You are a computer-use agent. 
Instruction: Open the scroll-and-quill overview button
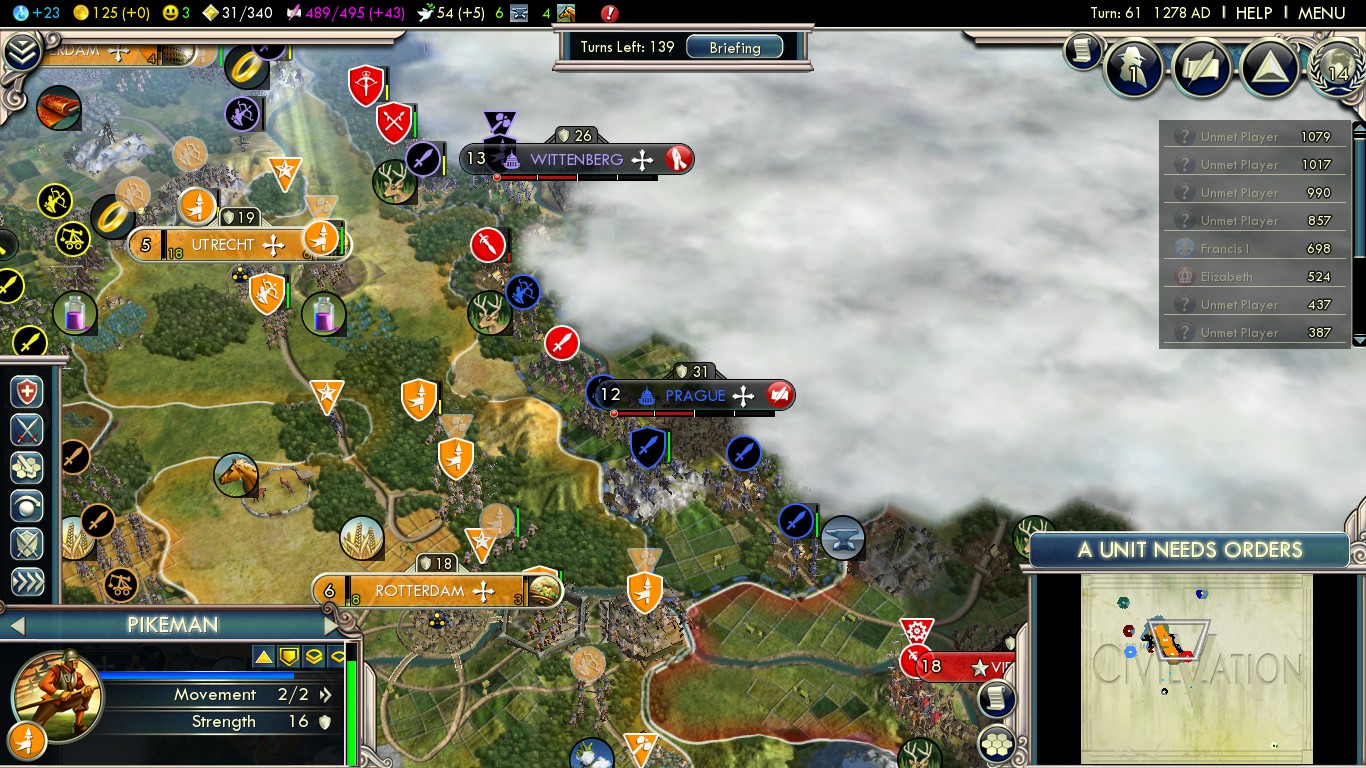point(1201,68)
